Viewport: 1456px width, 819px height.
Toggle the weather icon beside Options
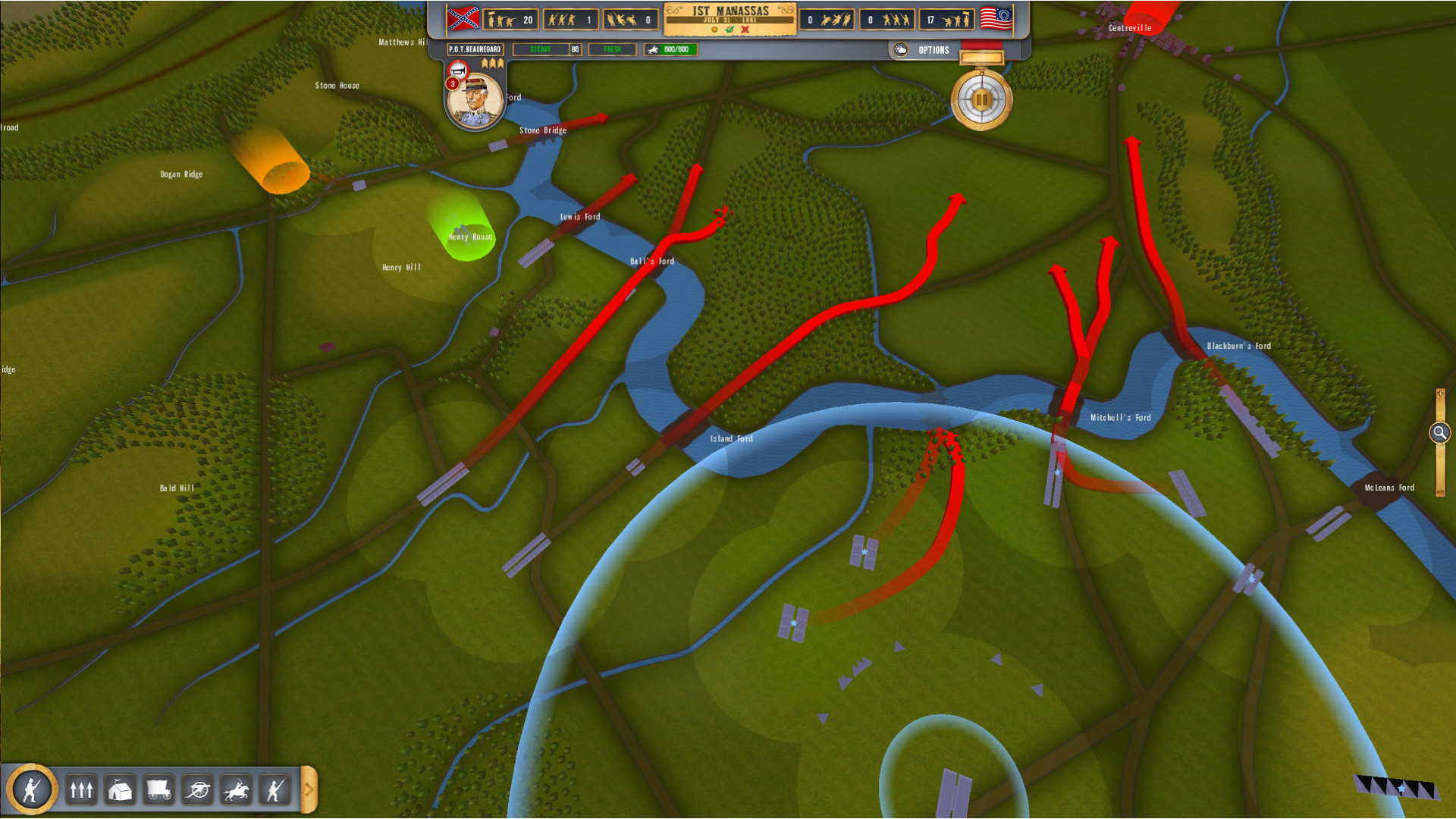point(900,50)
